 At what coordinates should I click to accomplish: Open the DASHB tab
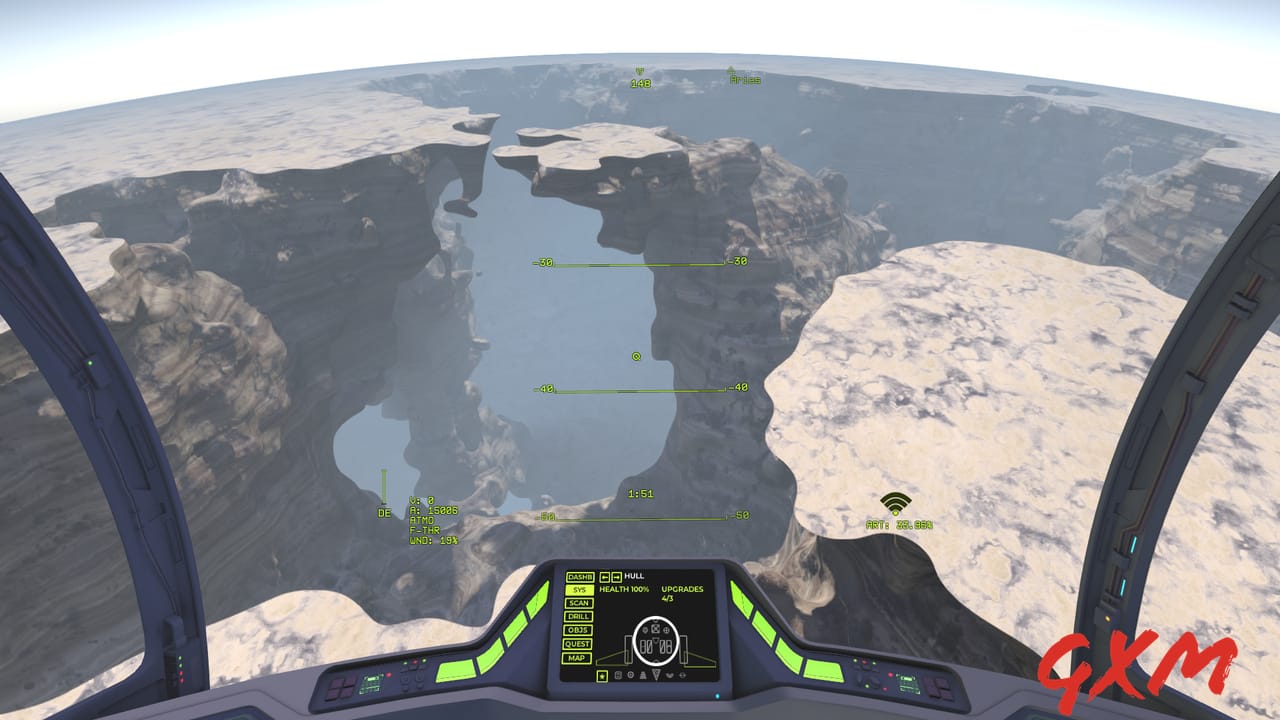point(578,577)
